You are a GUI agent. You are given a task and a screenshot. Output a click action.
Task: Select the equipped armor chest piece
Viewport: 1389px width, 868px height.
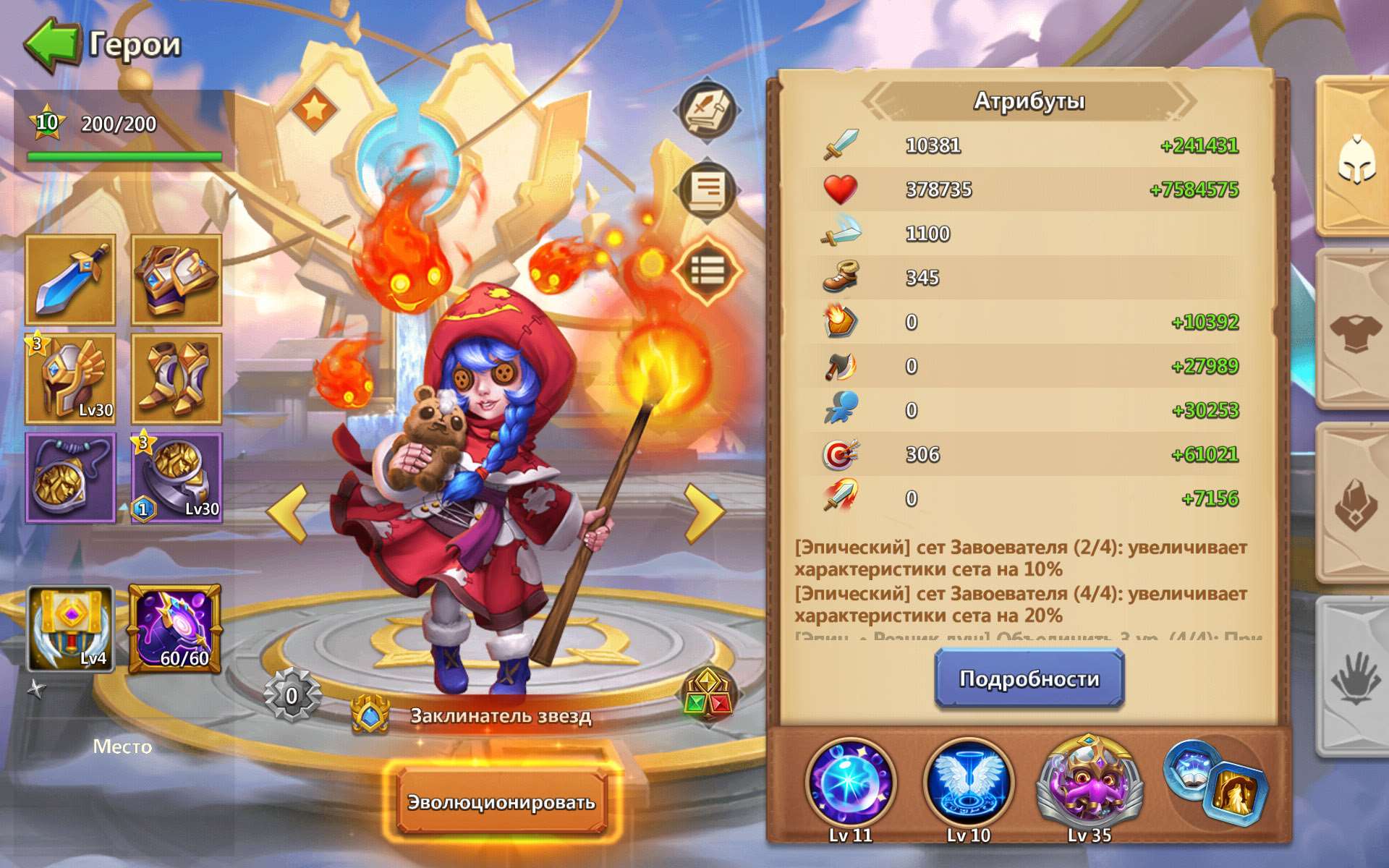[x=176, y=278]
